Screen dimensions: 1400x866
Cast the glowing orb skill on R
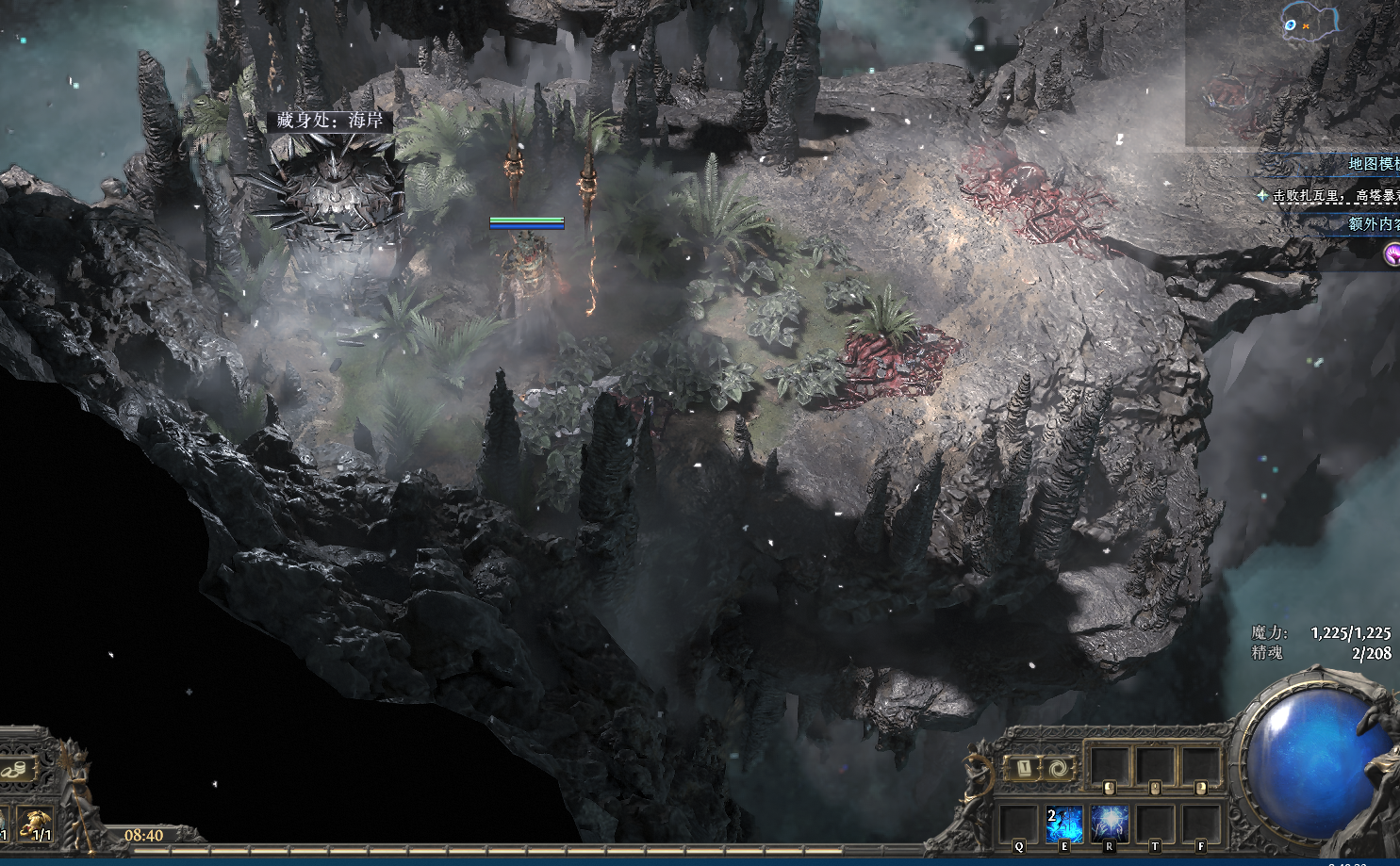pyautogui.click(x=1110, y=823)
